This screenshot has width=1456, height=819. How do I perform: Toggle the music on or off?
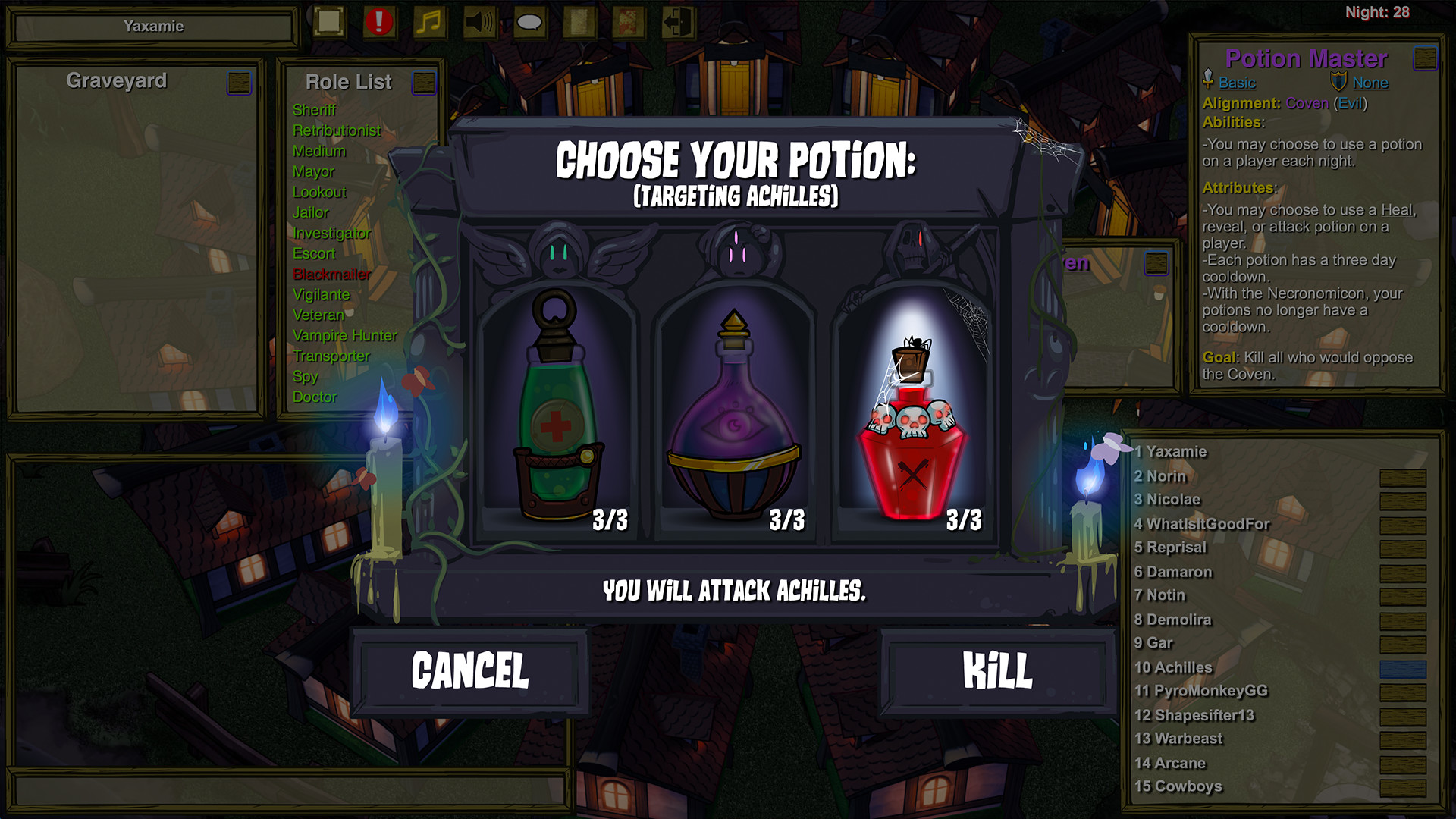tap(428, 21)
